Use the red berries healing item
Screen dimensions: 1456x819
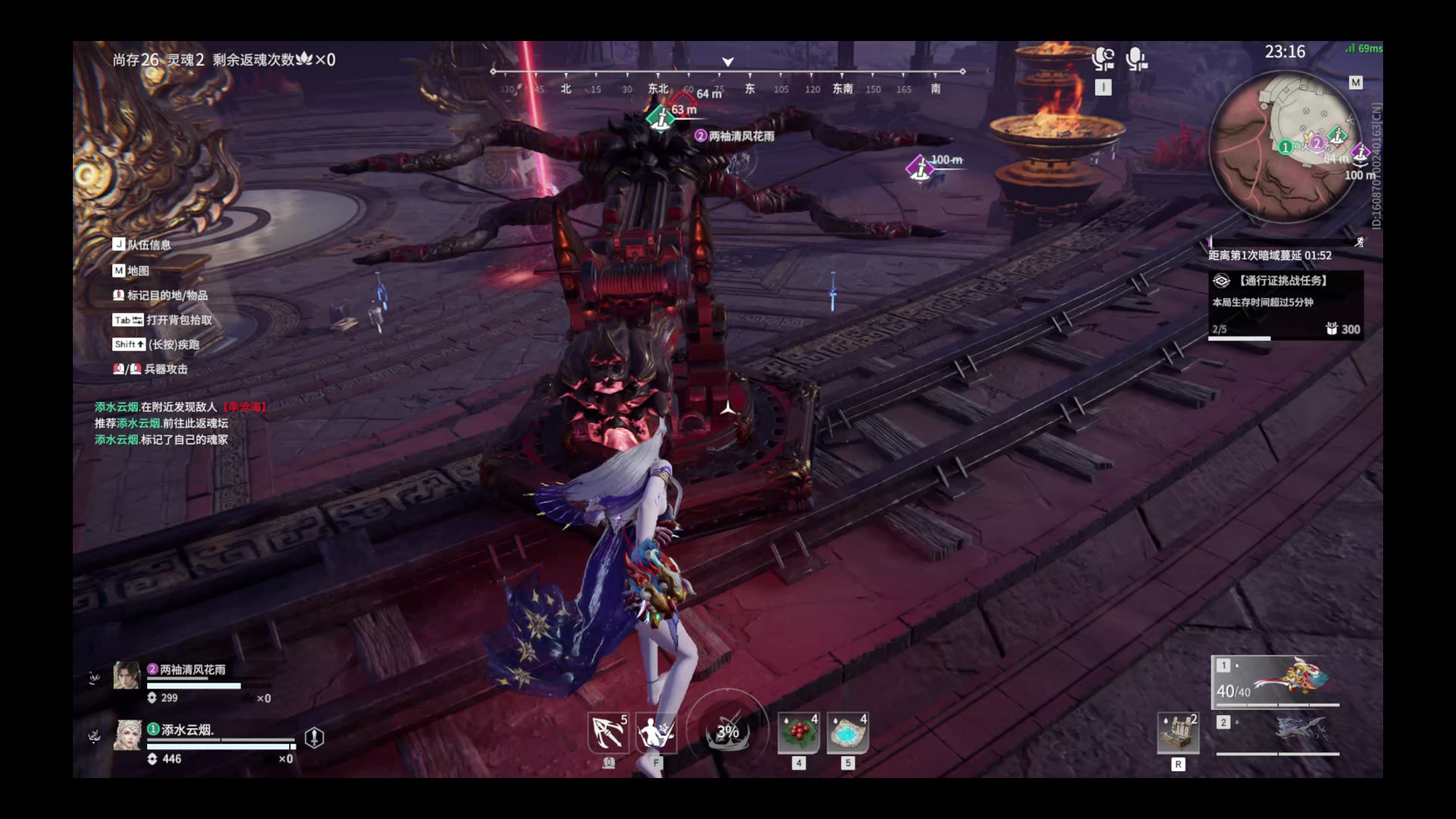(x=799, y=733)
